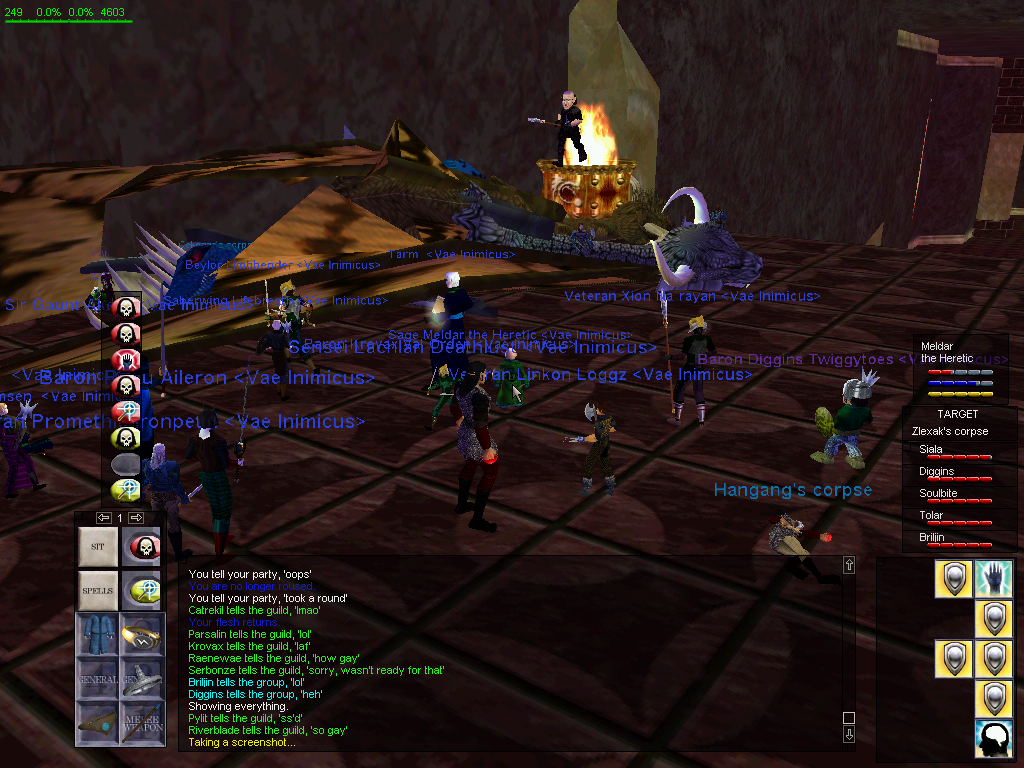Target group member Brilin
The height and width of the screenshot is (768, 1024).
click(x=931, y=538)
